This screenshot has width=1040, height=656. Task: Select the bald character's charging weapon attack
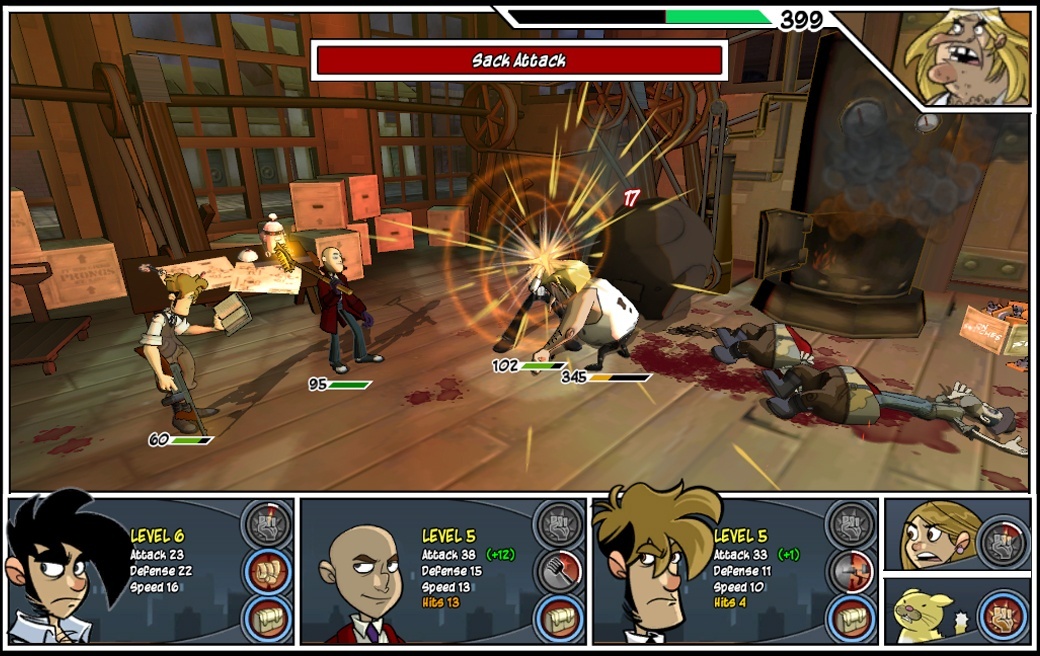(559, 571)
